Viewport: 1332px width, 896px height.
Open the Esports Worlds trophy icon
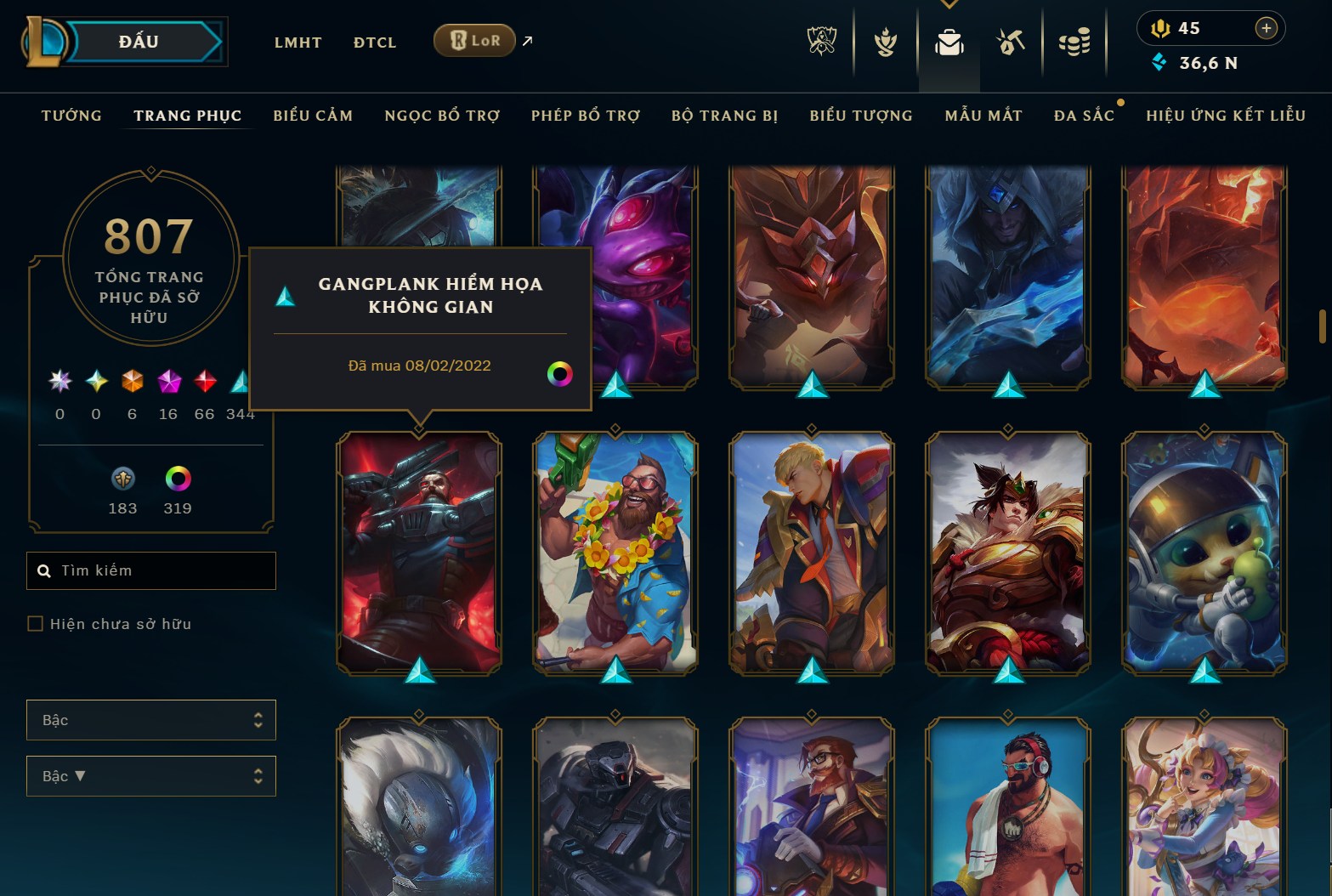coord(821,40)
